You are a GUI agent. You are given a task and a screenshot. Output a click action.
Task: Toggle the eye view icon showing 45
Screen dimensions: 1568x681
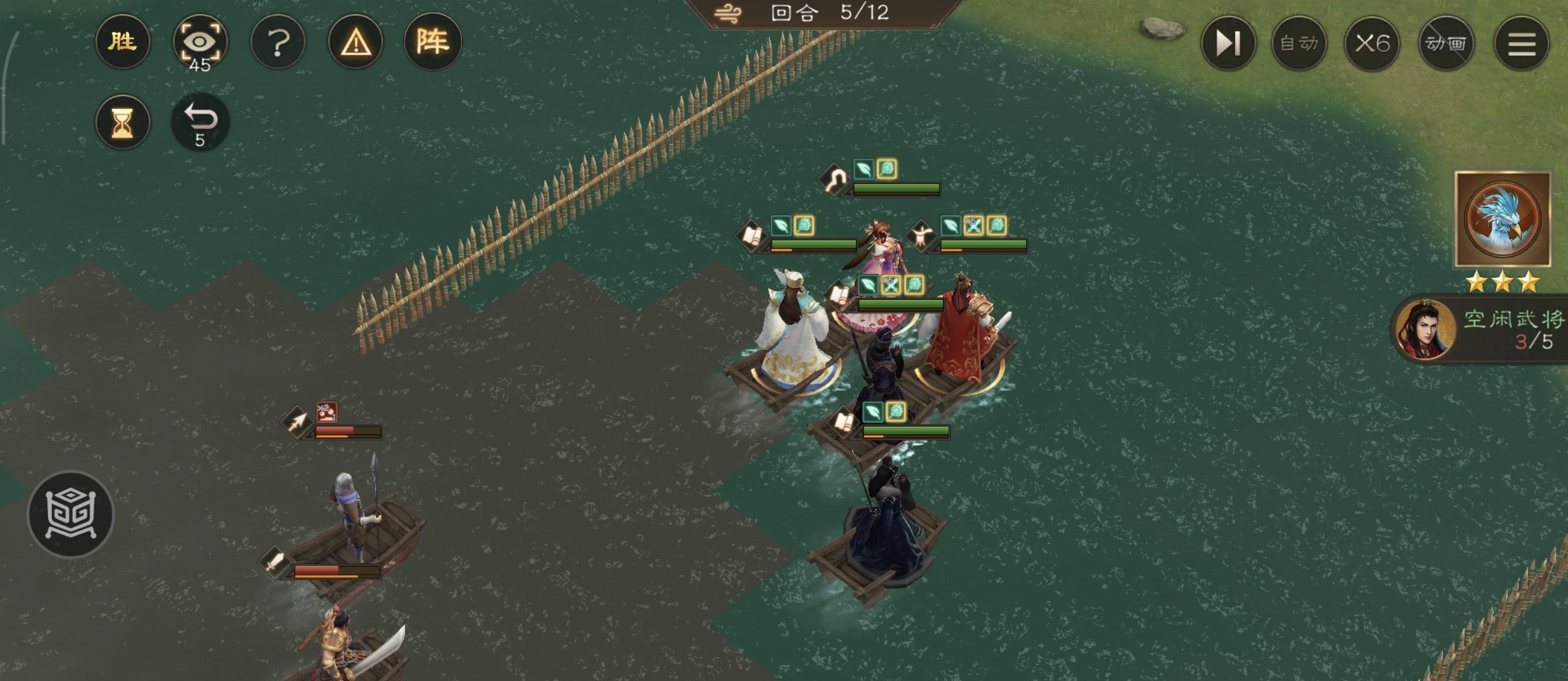pyautogui.click(x=200, y=42)
